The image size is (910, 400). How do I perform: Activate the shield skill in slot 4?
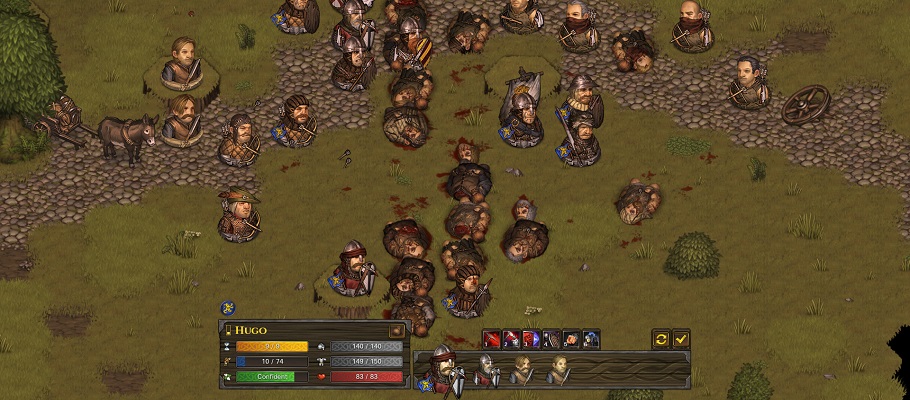551,339
